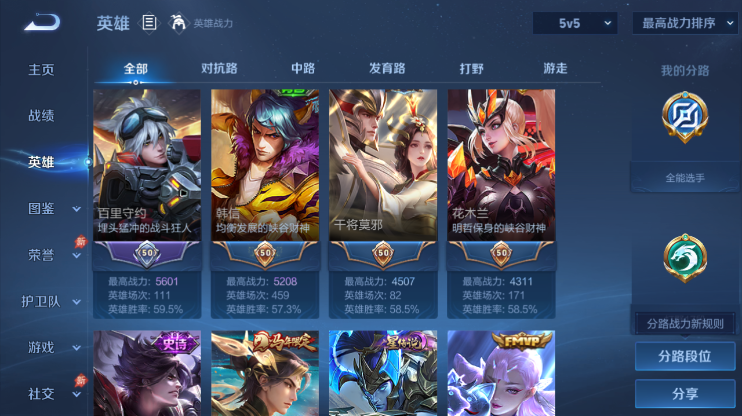This screenshot has height=416, width=742.
Task: Switch to the 中路 tab
Action: pyautogui.click(x=303, y=69)
